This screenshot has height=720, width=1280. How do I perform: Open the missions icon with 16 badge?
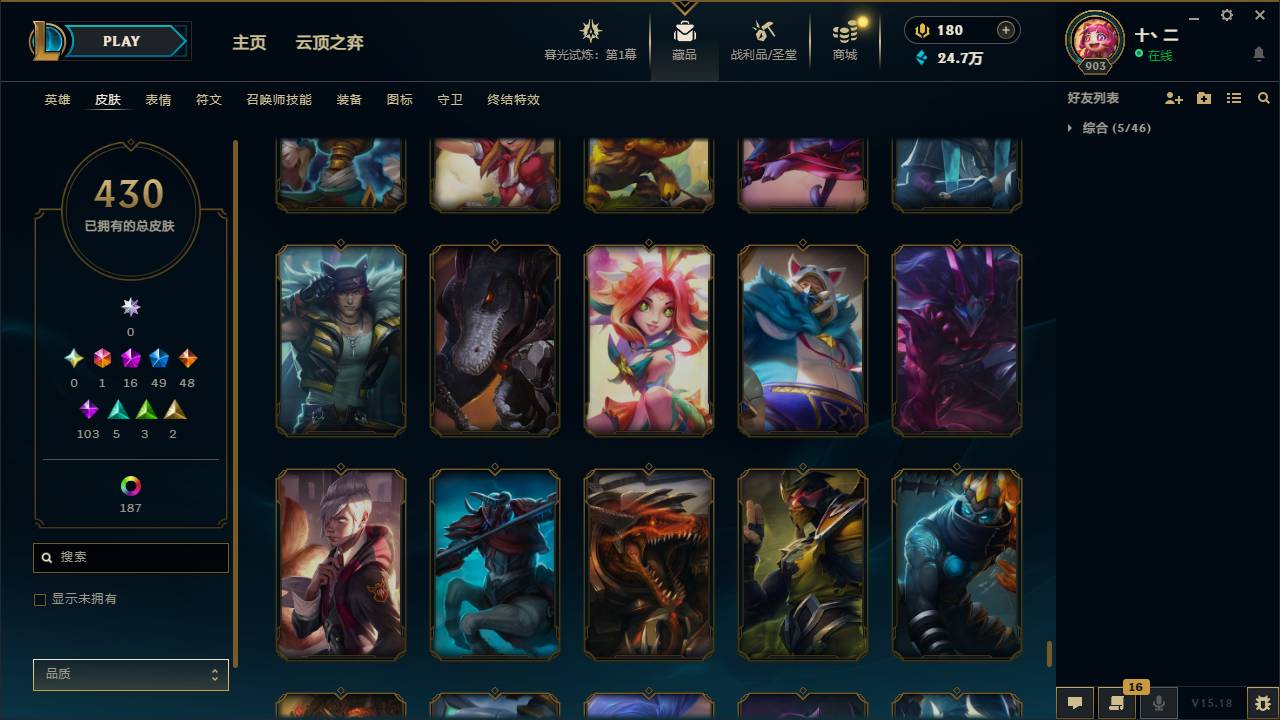tap(1117, 703)
